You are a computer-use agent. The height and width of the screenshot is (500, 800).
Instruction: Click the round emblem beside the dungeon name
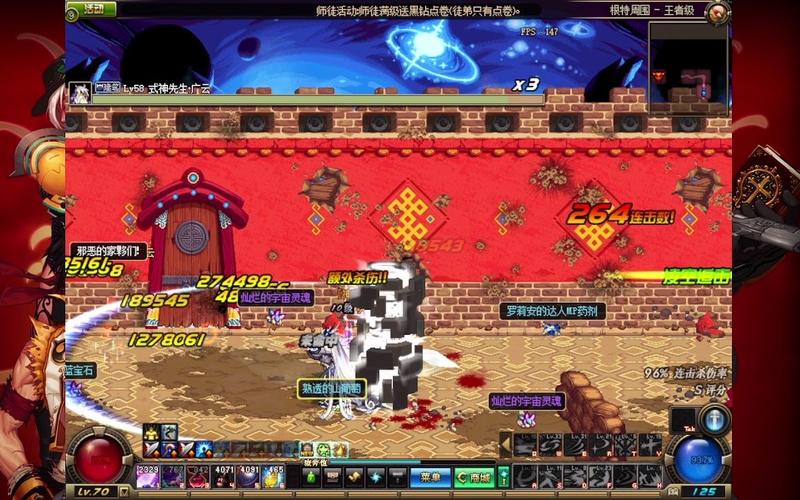click(x=717, y=12)
